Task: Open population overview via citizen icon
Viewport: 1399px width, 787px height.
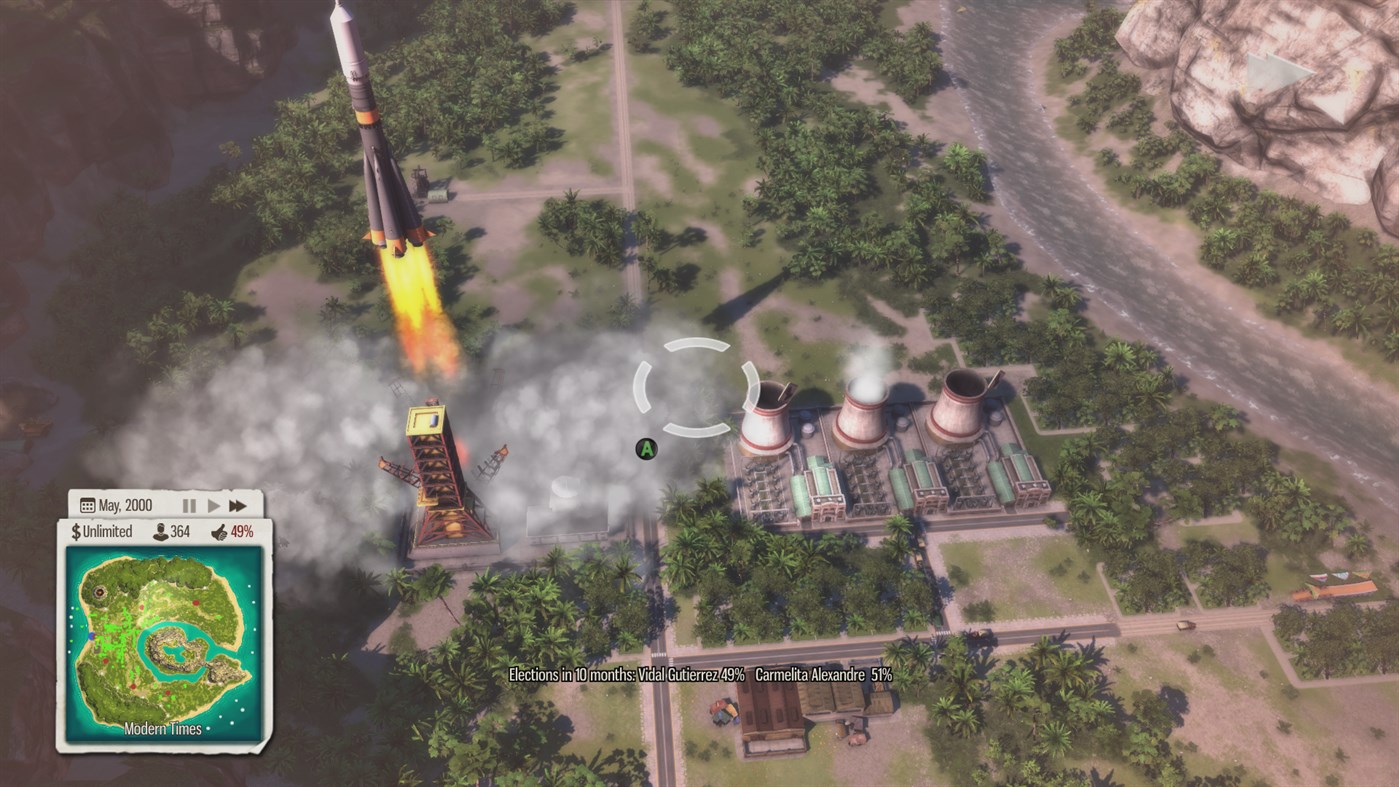Action: click(x=159, y=531)
